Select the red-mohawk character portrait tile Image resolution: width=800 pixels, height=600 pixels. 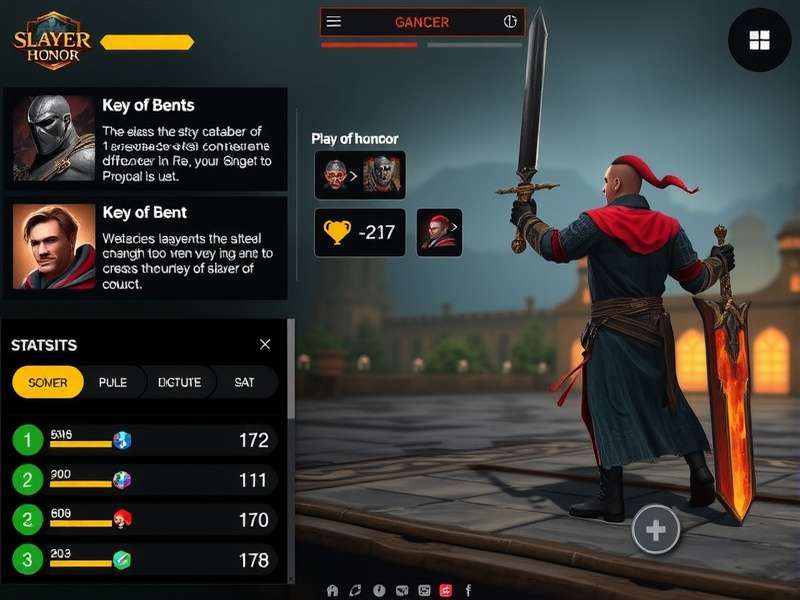(x=439, y=233)
